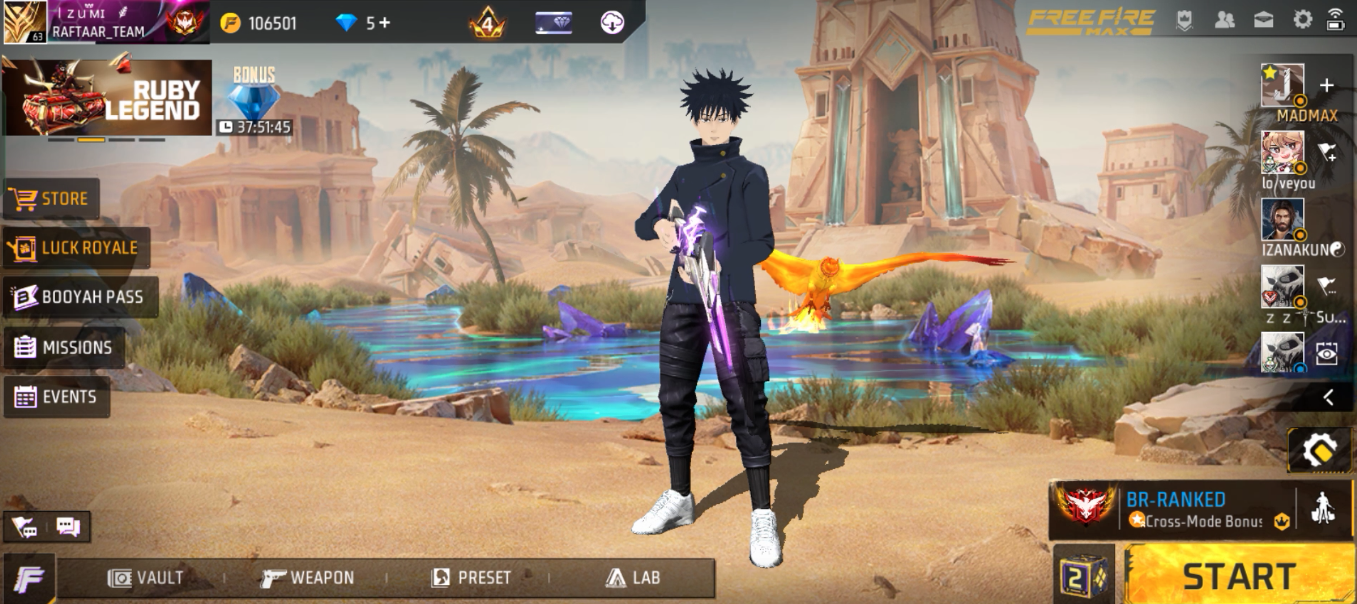Viewport: 1357px width, 604px height.
Task: Open the mail envelope icon
Action: click(x=1263, y=19)
